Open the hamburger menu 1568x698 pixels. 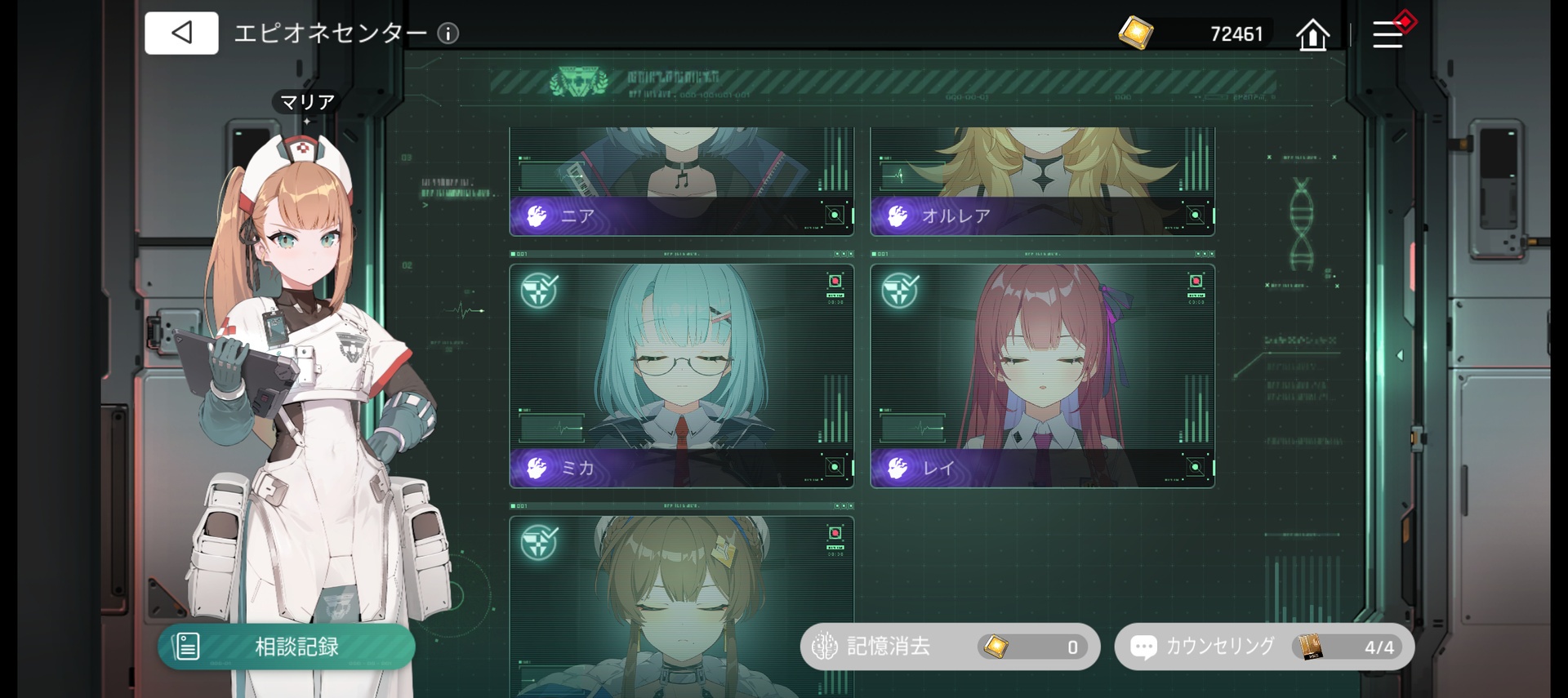(x=1388, y=35)
